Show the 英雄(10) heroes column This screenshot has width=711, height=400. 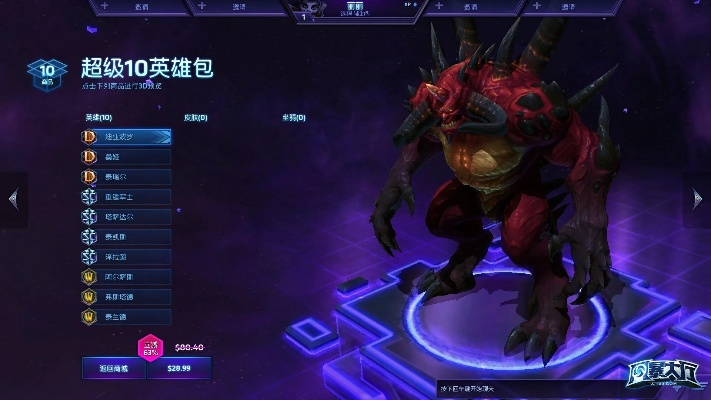(x=98, y=117)
